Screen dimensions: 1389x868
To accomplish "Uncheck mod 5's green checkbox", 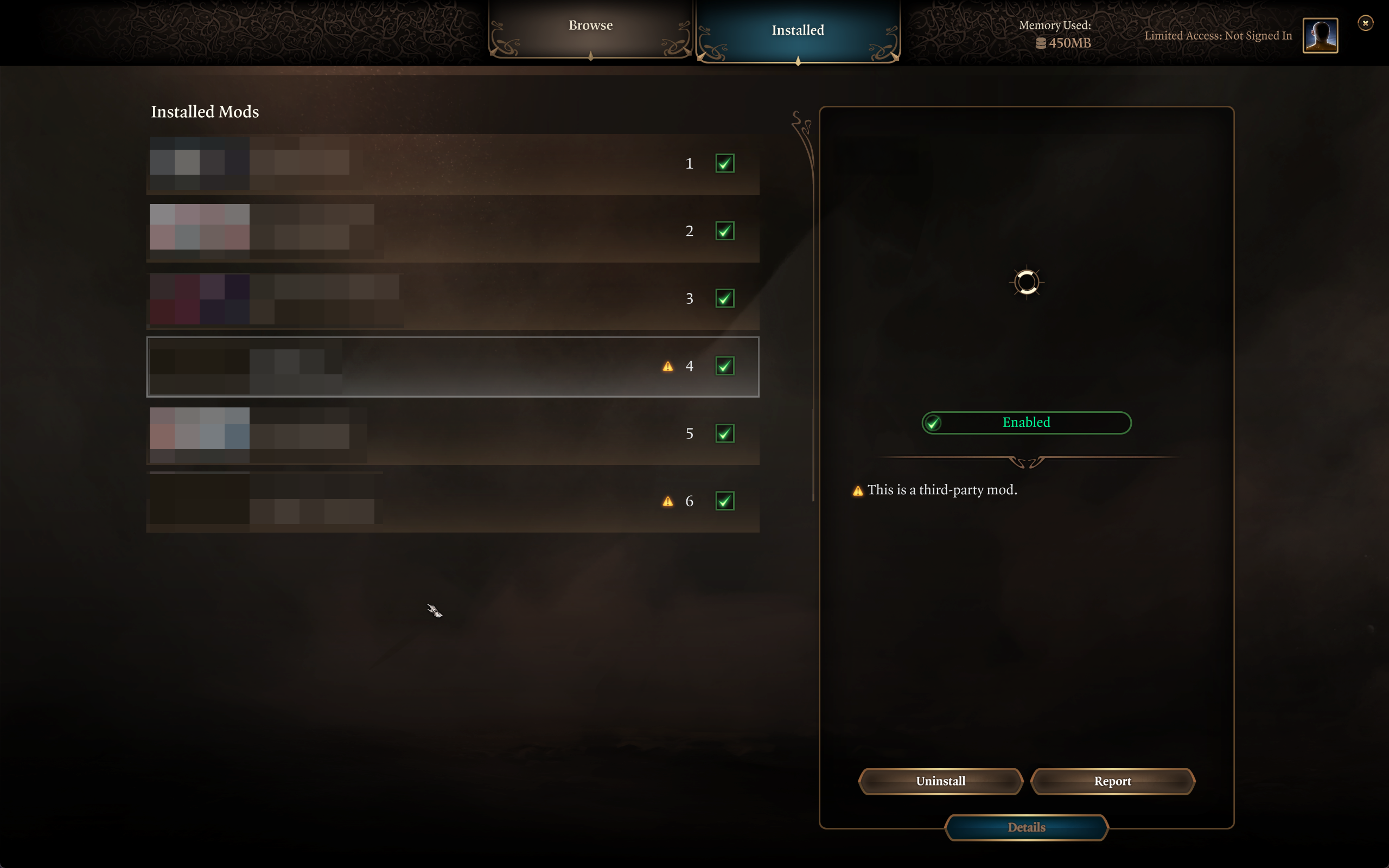I will point(724,433).
